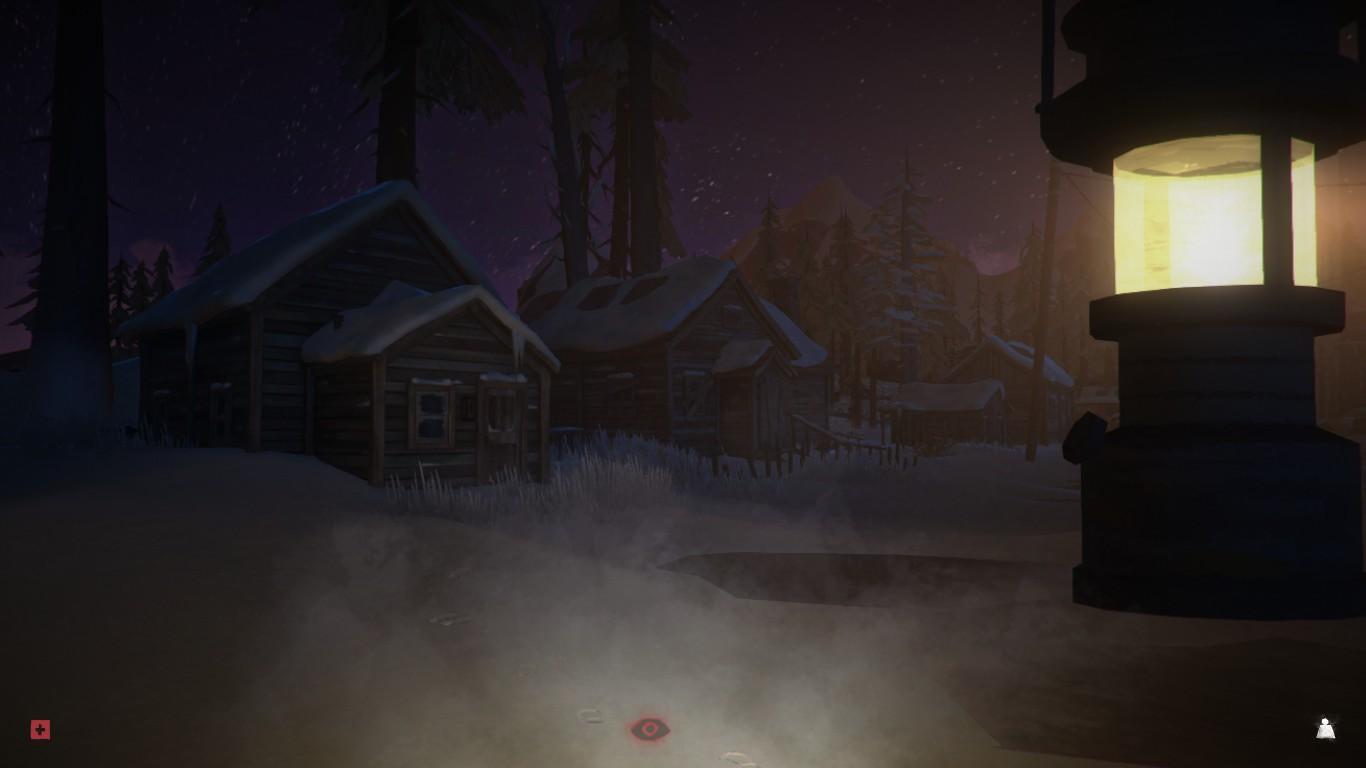Click the red cross inside the first aid badge
Image resolution: width=1366 pixels, height=768 pixels.
(38, 731)
